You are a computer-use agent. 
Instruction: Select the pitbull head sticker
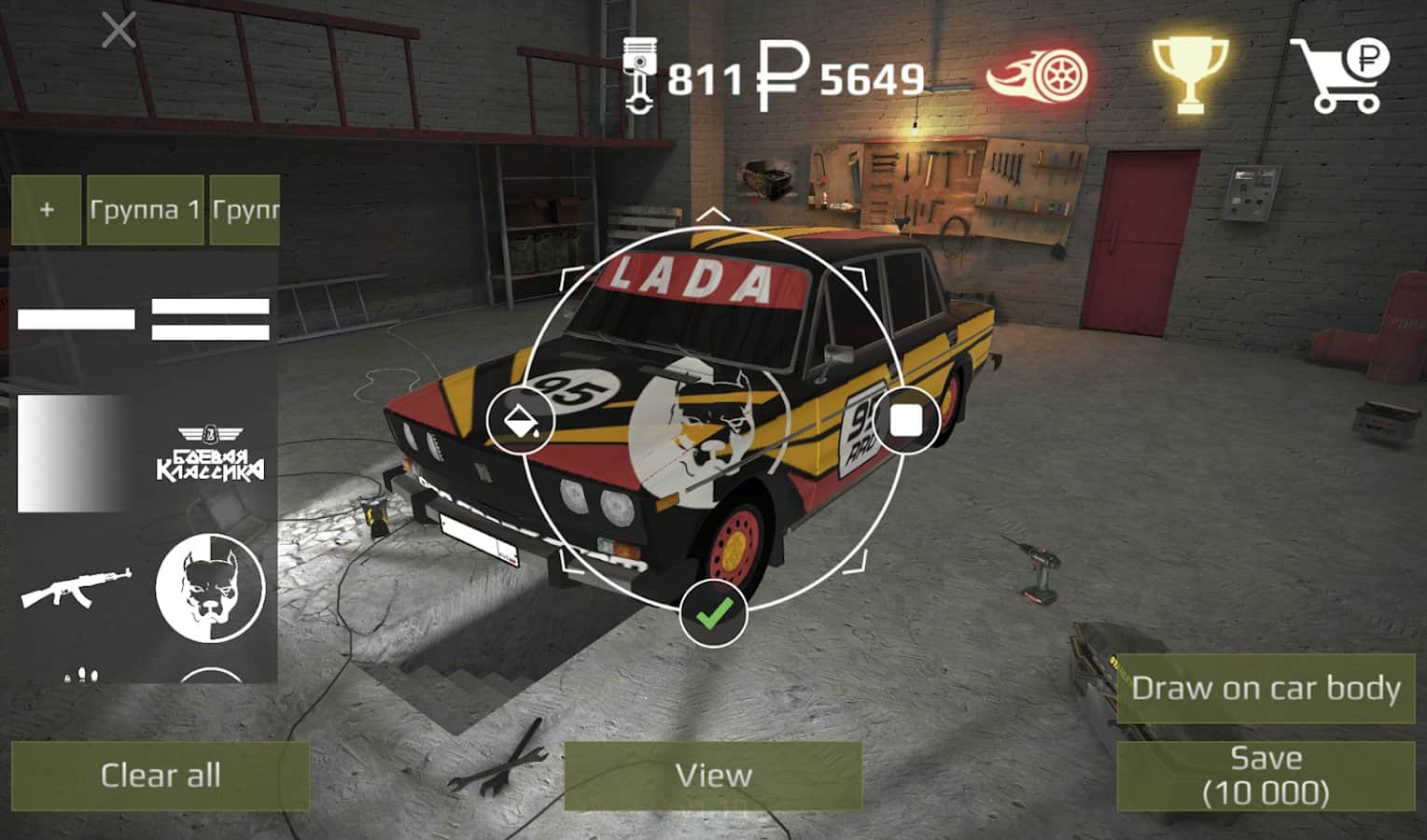pyautogui.click(x=210, y=588)
